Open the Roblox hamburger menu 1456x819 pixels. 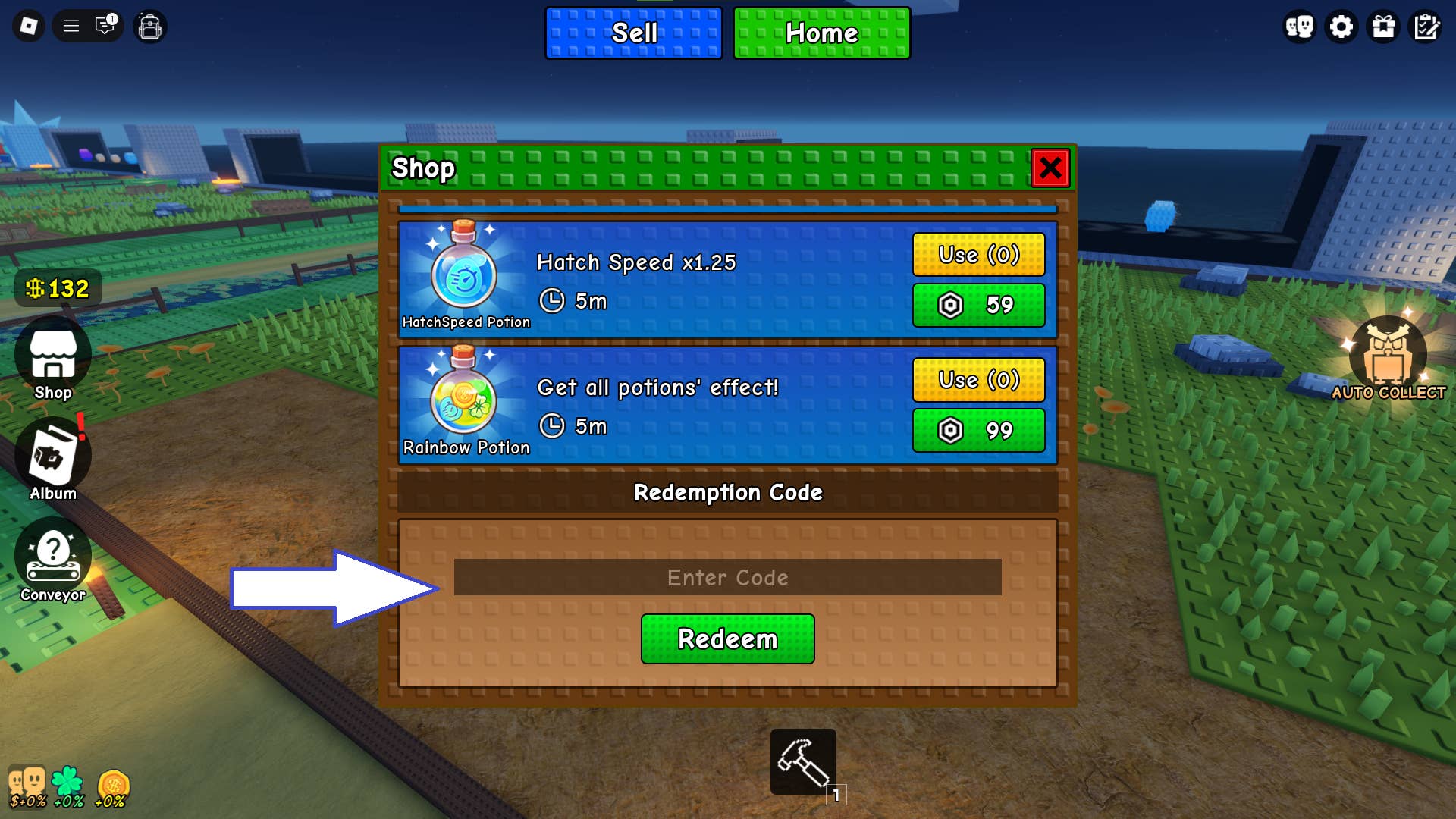pos(71,26)
